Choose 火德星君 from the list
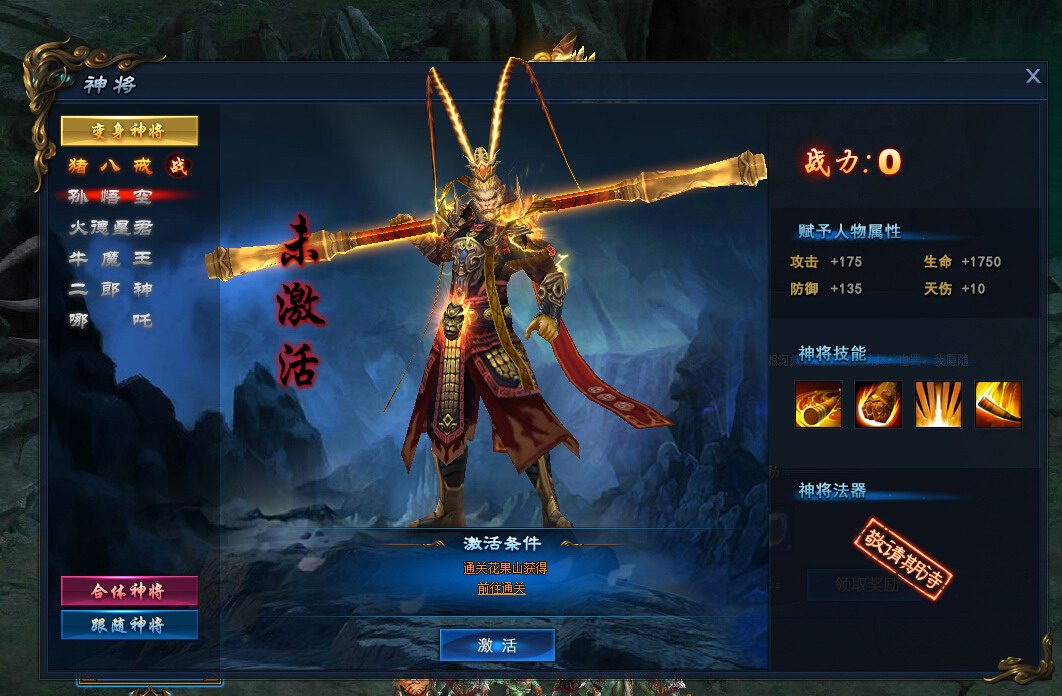This screenshot has height=696, width=1062. 111,228
